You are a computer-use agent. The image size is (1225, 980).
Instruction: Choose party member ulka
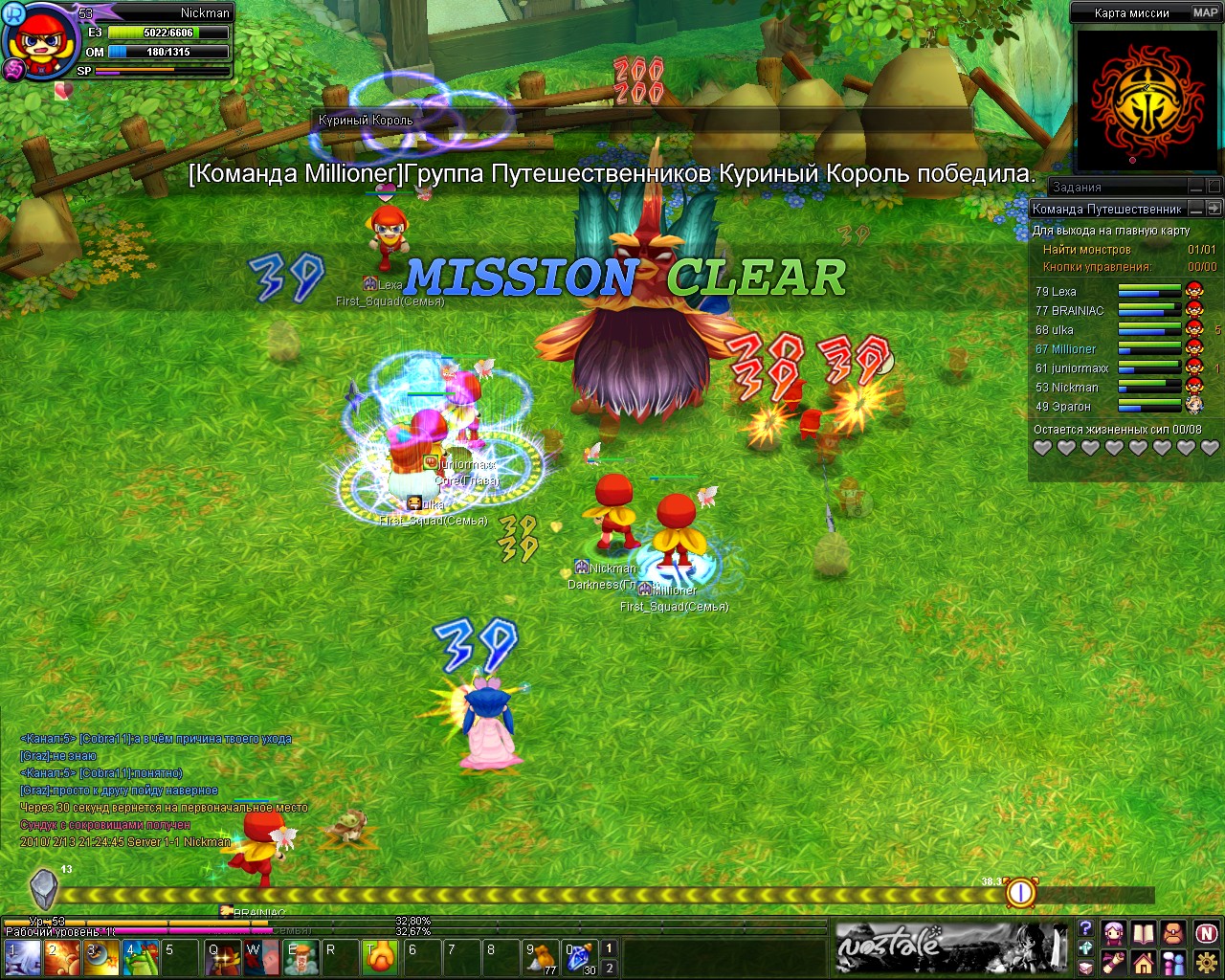[1055, 330]
